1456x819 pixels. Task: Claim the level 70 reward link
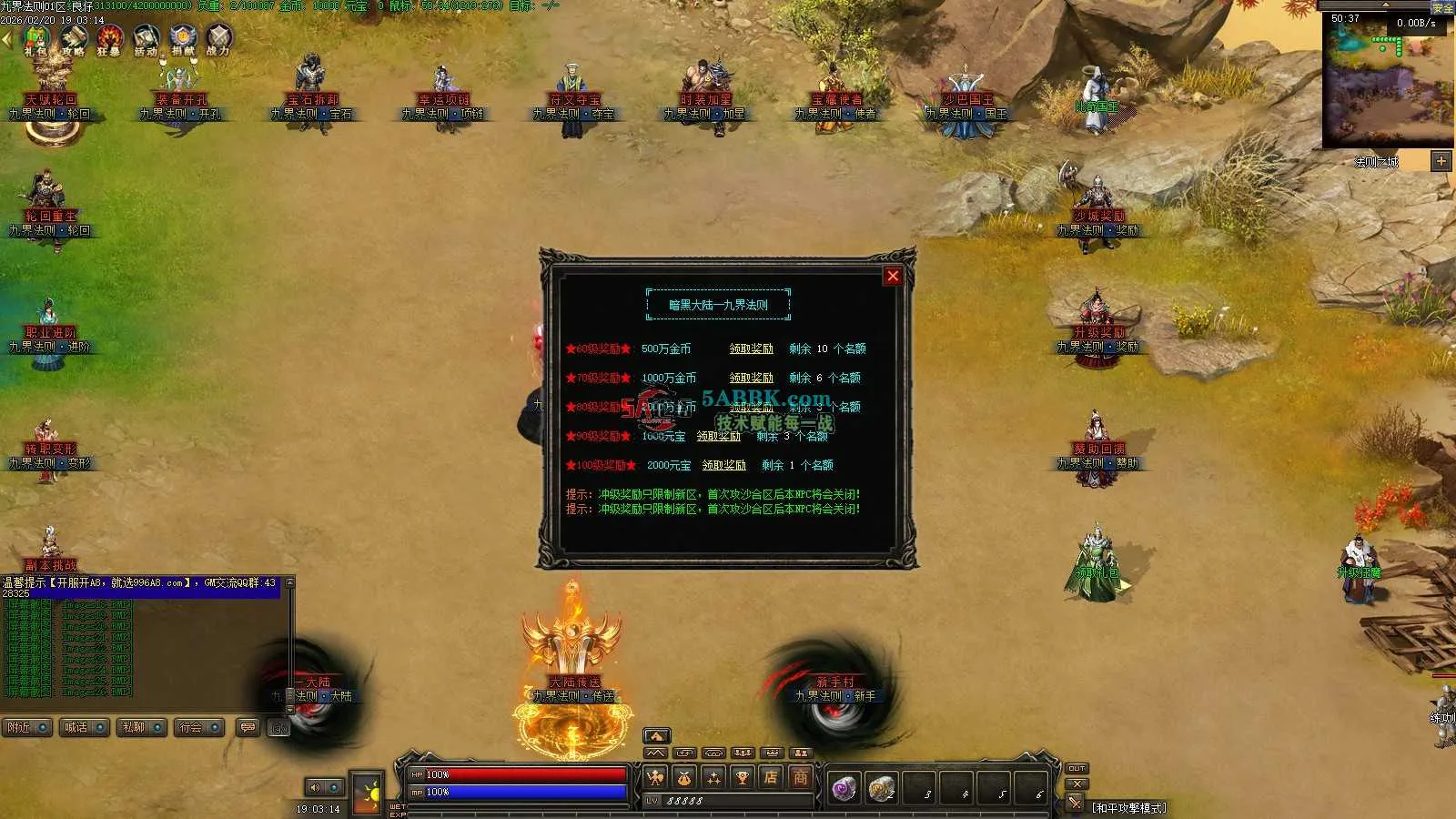(751, 378)
